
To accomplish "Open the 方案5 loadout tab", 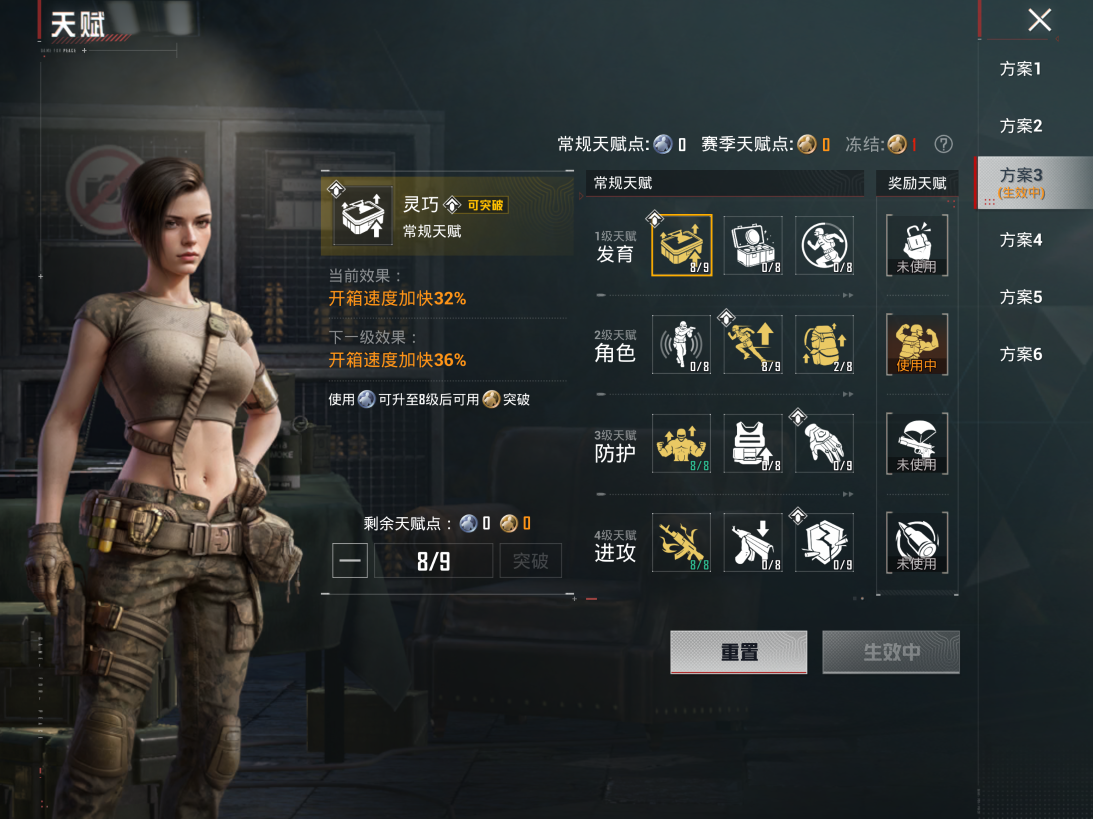I will coord(1020,297).
